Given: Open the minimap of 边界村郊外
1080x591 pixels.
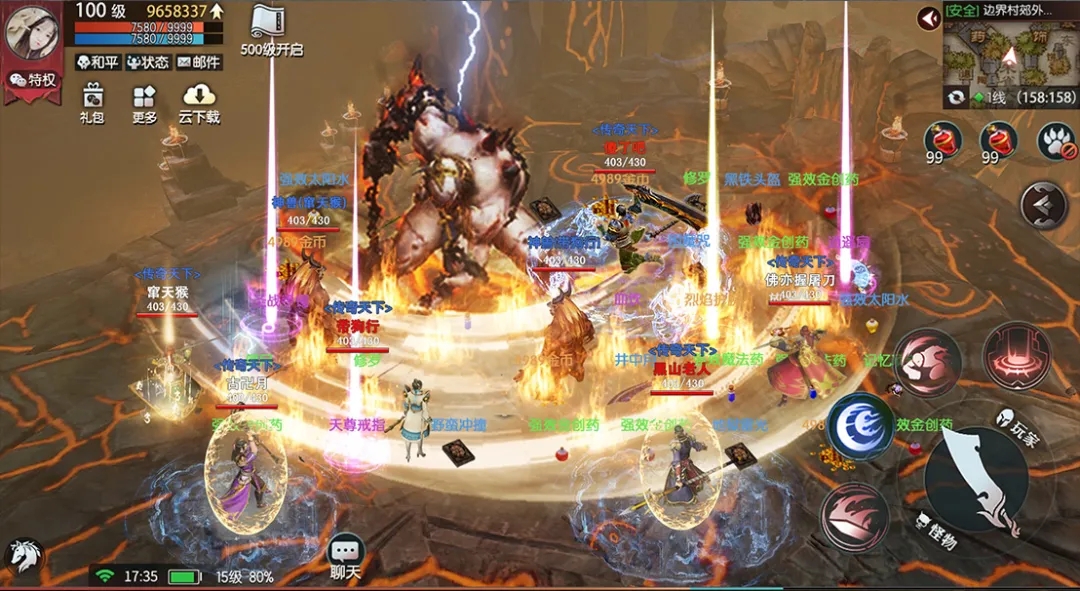Looking at the screenshot, I should click(x=1008, y=56).
